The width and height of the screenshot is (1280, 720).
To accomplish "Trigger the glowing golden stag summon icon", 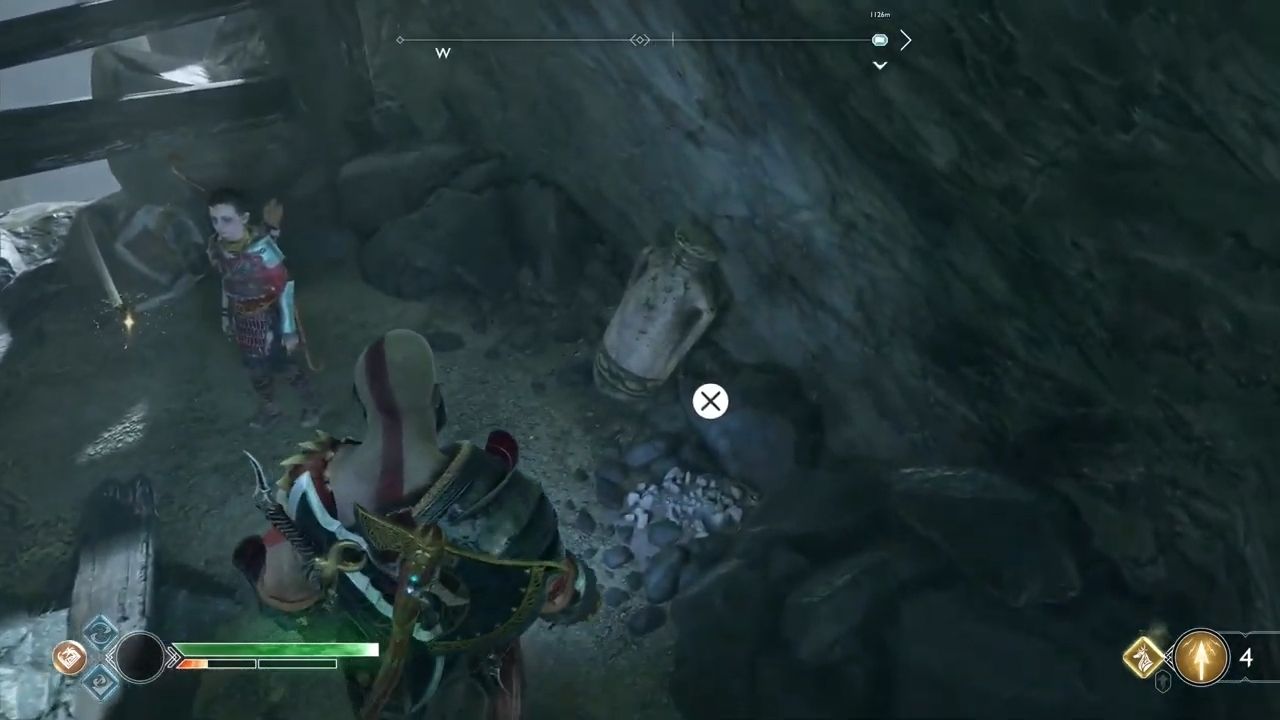I will click(1144, 657).
